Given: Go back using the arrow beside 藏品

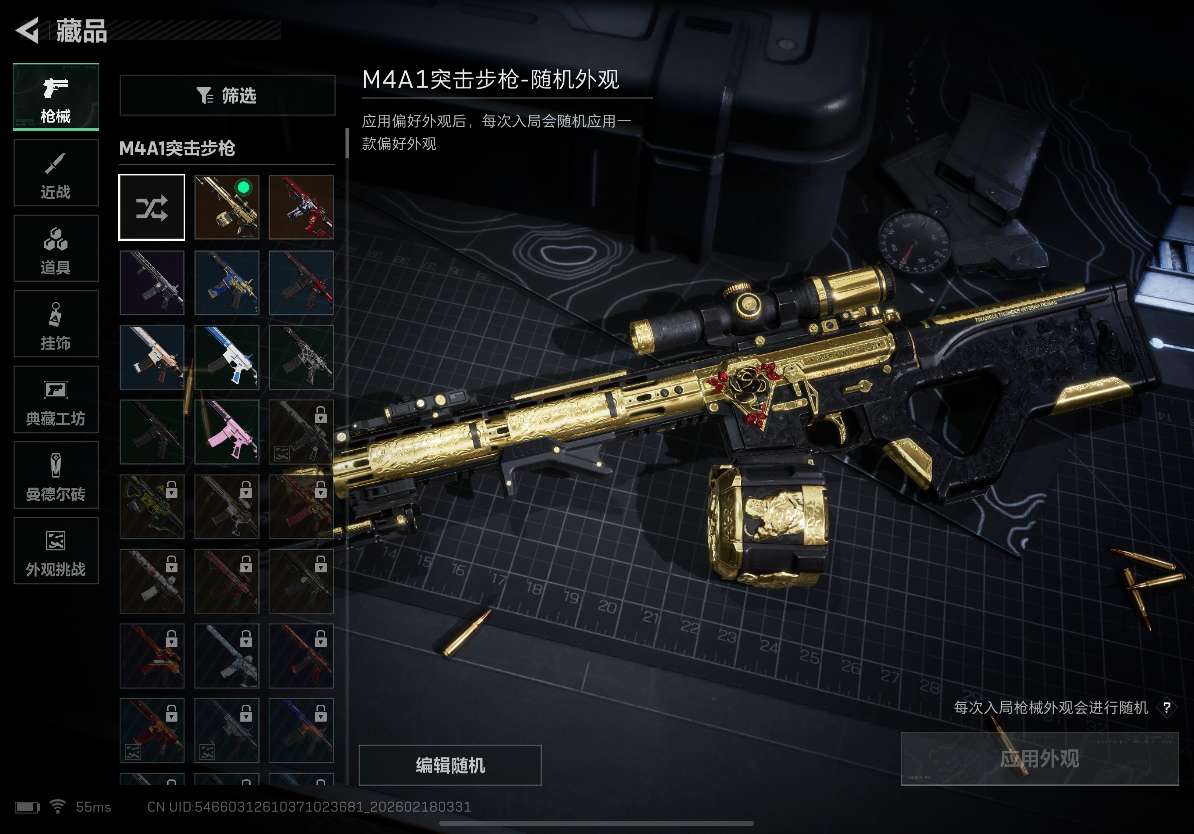Looking at the screenshot, I should [x=27, y=31].
